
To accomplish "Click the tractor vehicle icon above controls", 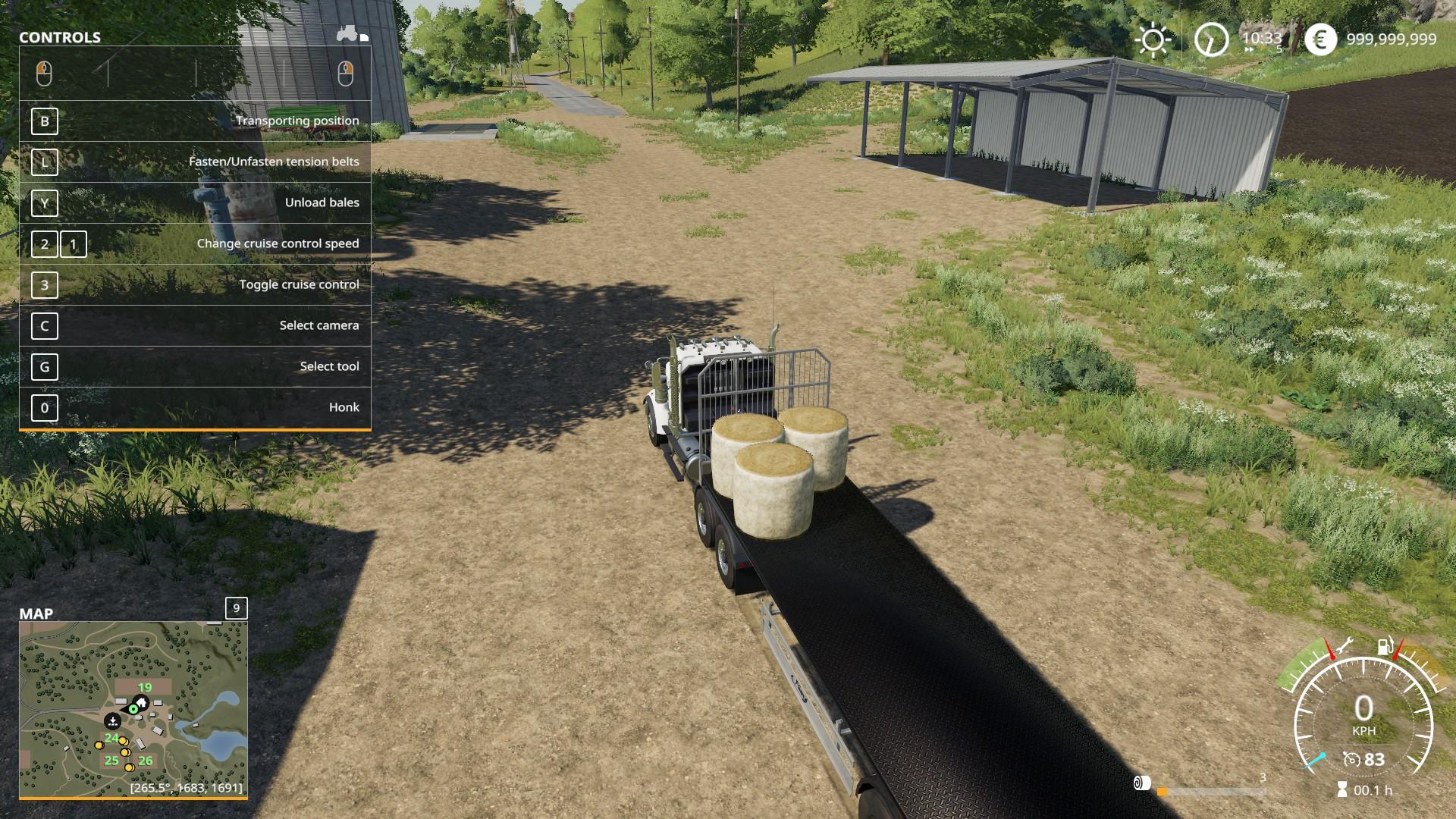I will point(348,34).
